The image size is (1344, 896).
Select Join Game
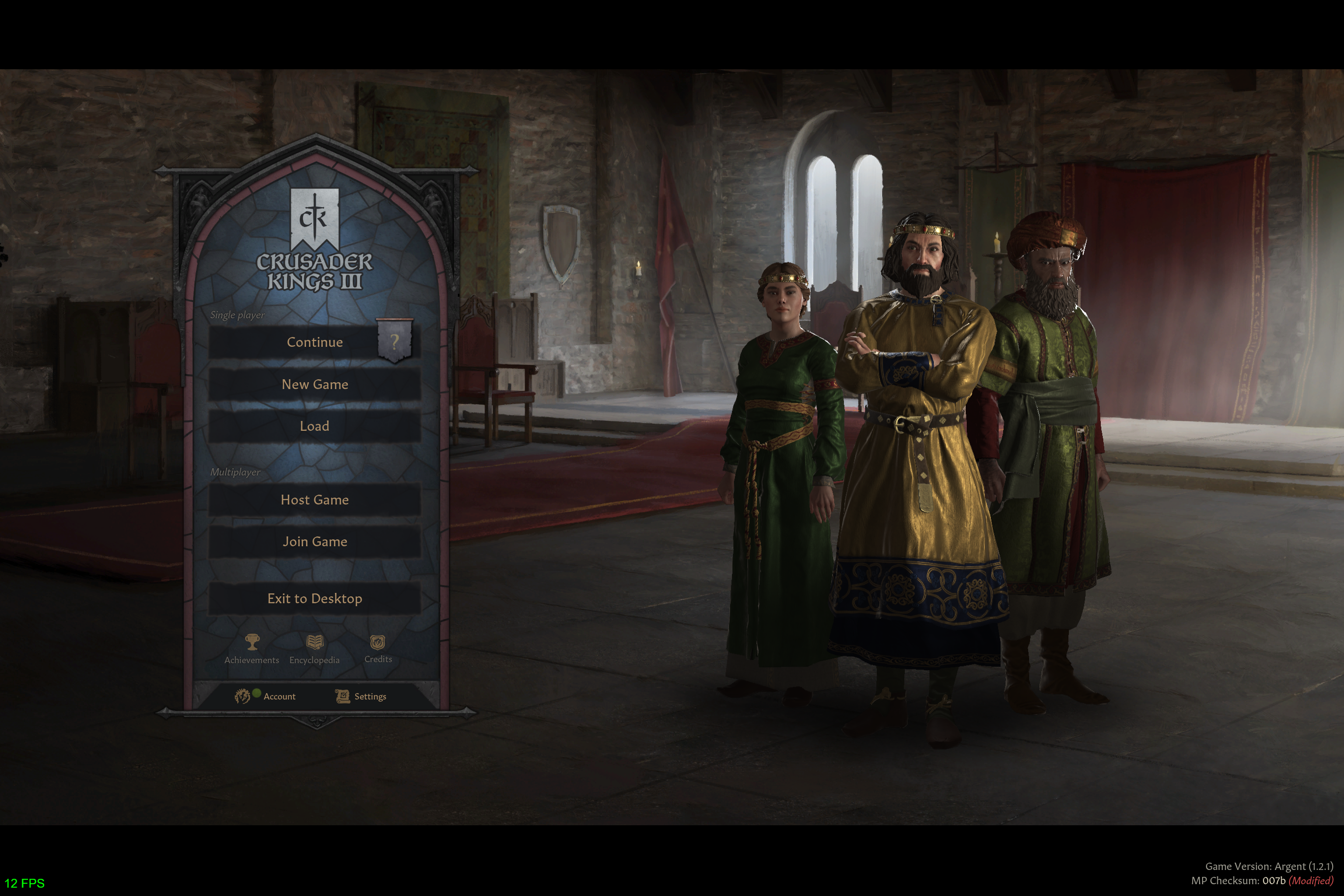pyautogui.click(x=315, y=542)
